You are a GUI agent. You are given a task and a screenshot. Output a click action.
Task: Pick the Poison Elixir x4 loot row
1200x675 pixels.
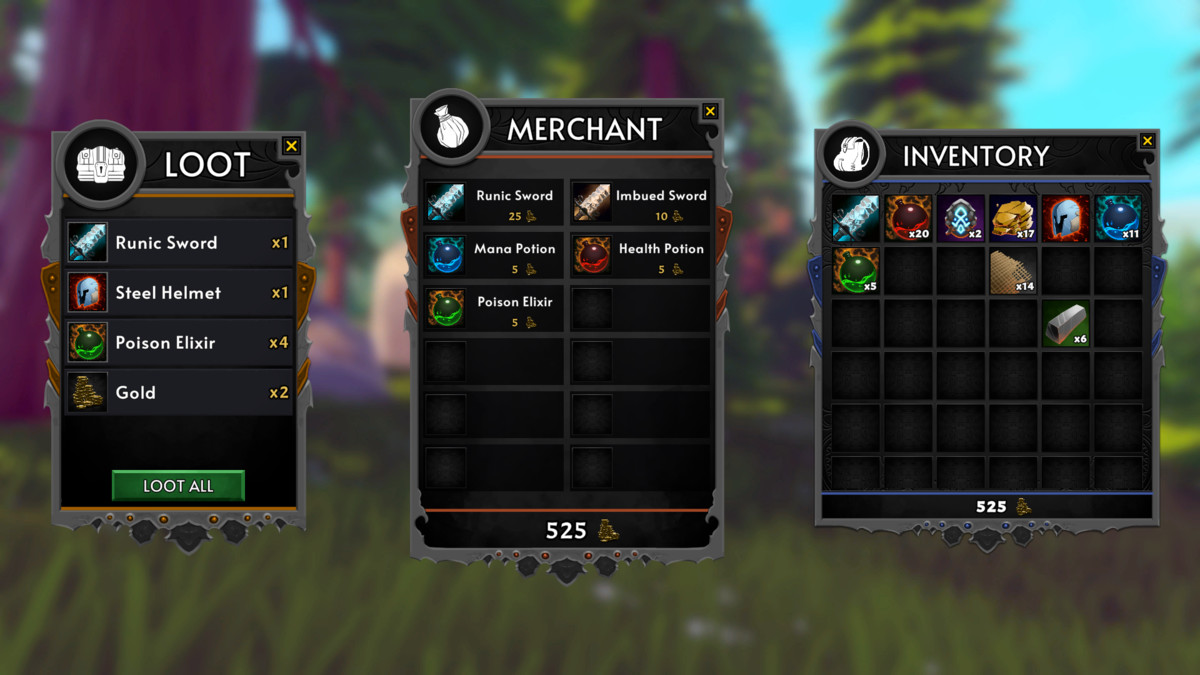pos(179,343)
